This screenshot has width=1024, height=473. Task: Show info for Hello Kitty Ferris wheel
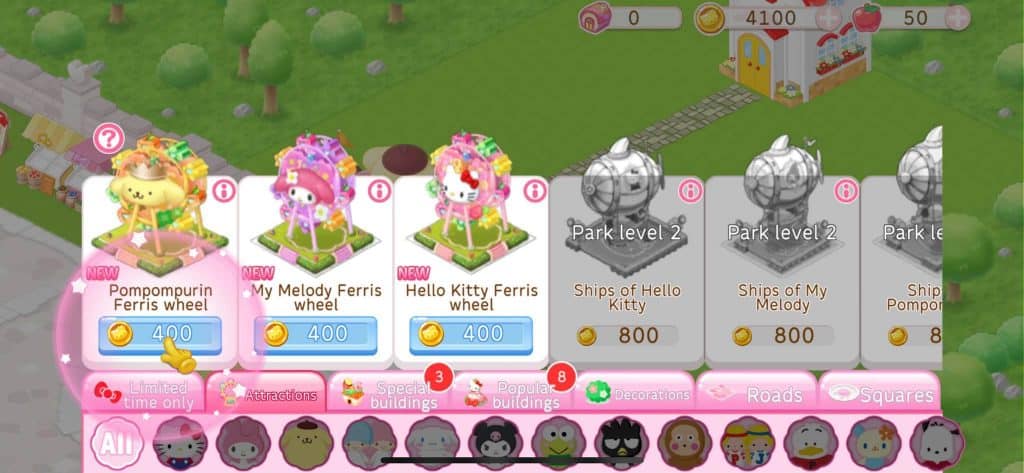coord(535,189)
